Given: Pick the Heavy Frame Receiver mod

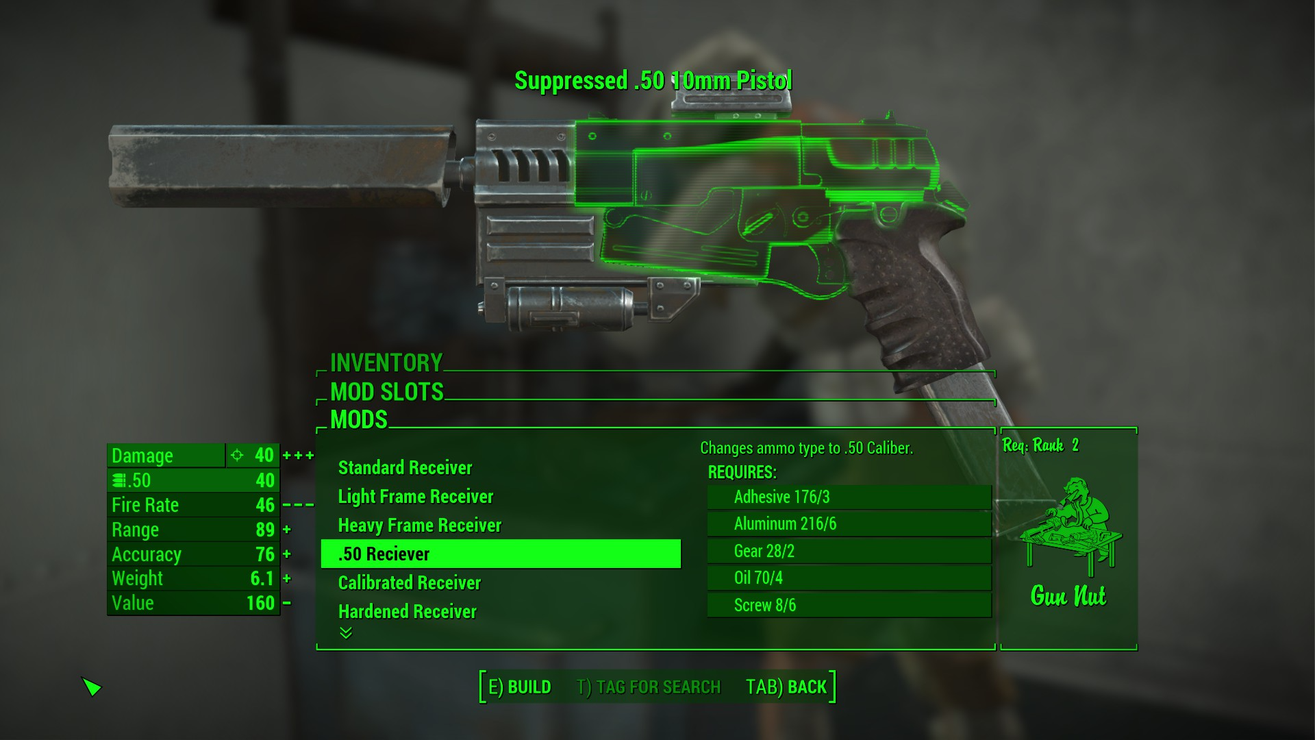Looking at the screenshot, I should pyautogui.click(x=420, y=526).
